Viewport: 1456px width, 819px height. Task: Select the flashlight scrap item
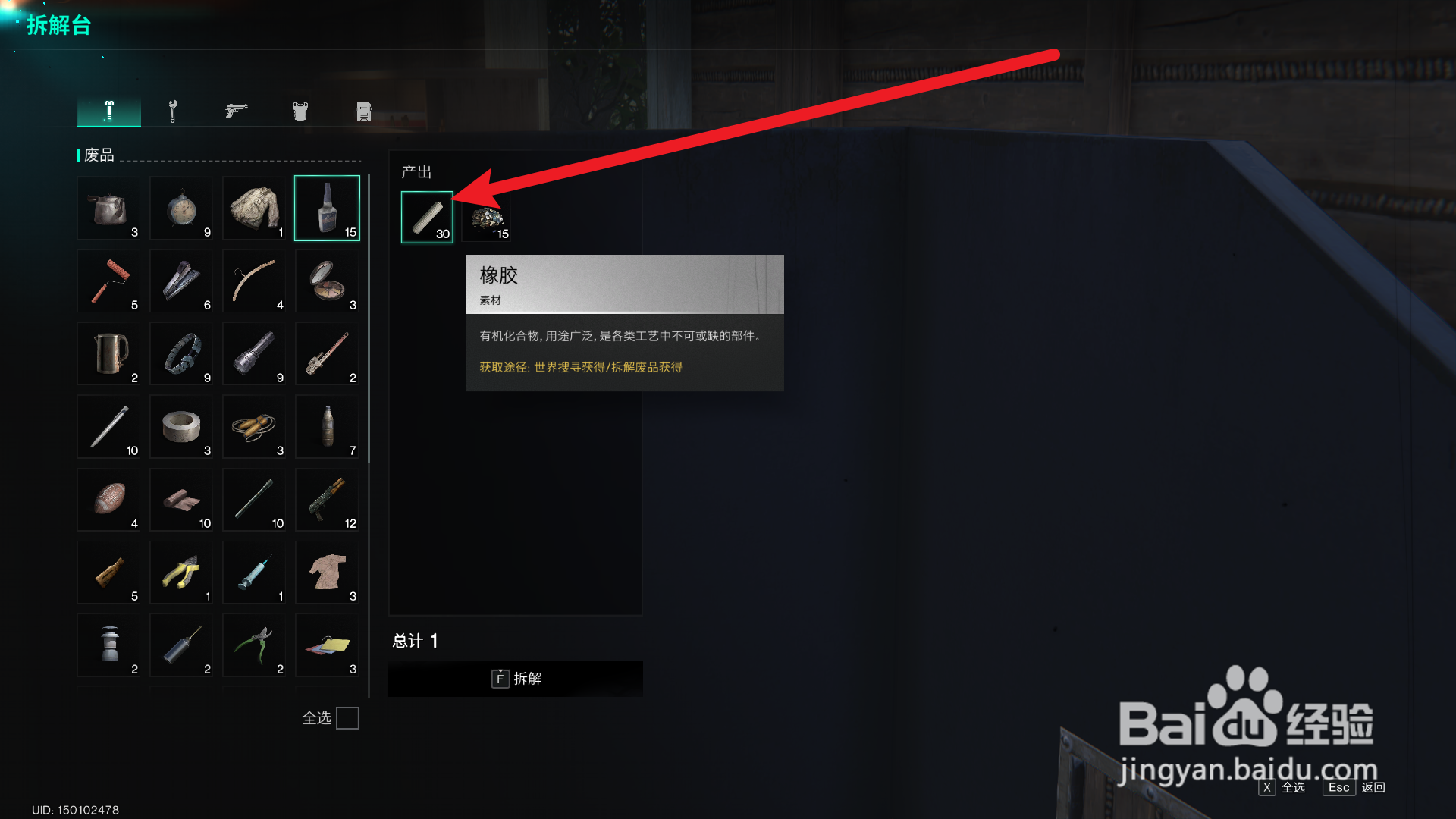pyautogui.click(x=254, y=353)
